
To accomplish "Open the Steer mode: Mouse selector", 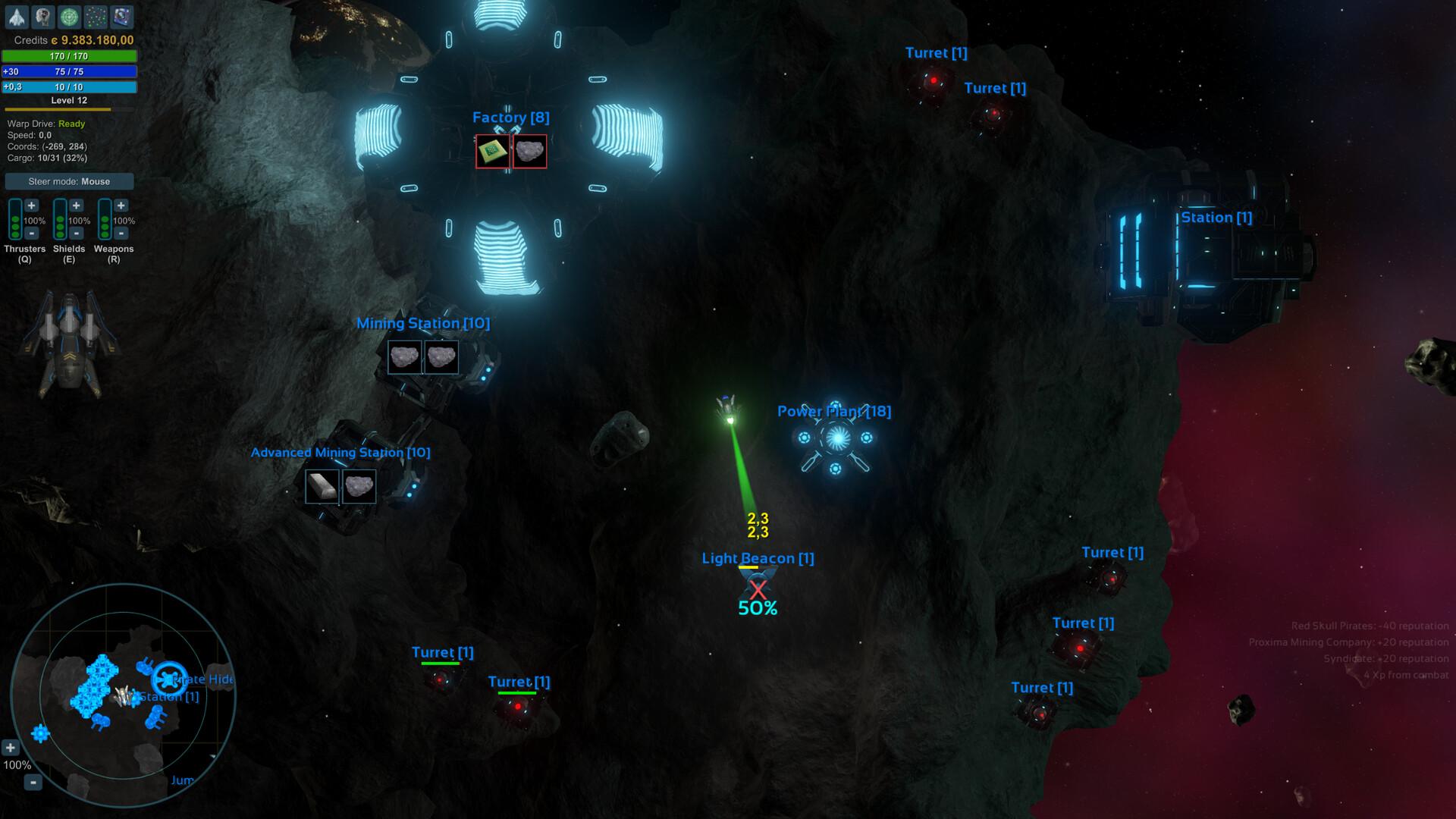I will [x=69, y=181].
